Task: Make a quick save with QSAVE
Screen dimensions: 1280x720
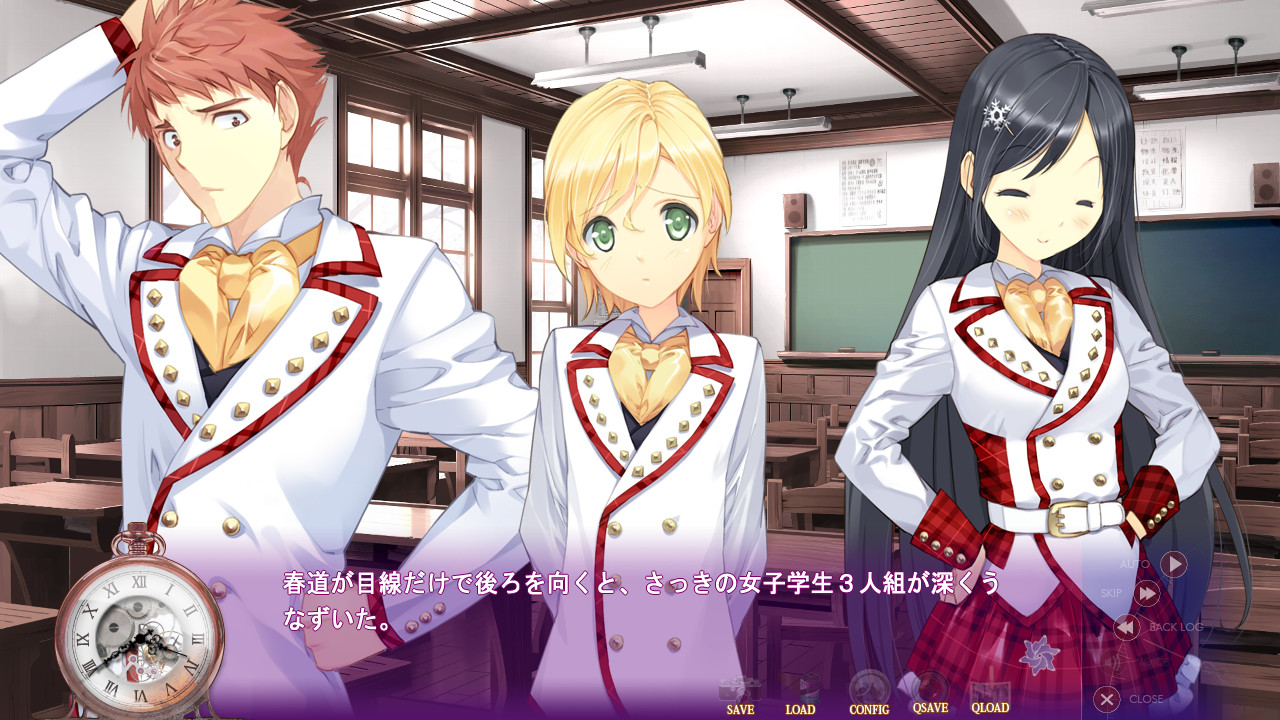Action: pos(931,694)
